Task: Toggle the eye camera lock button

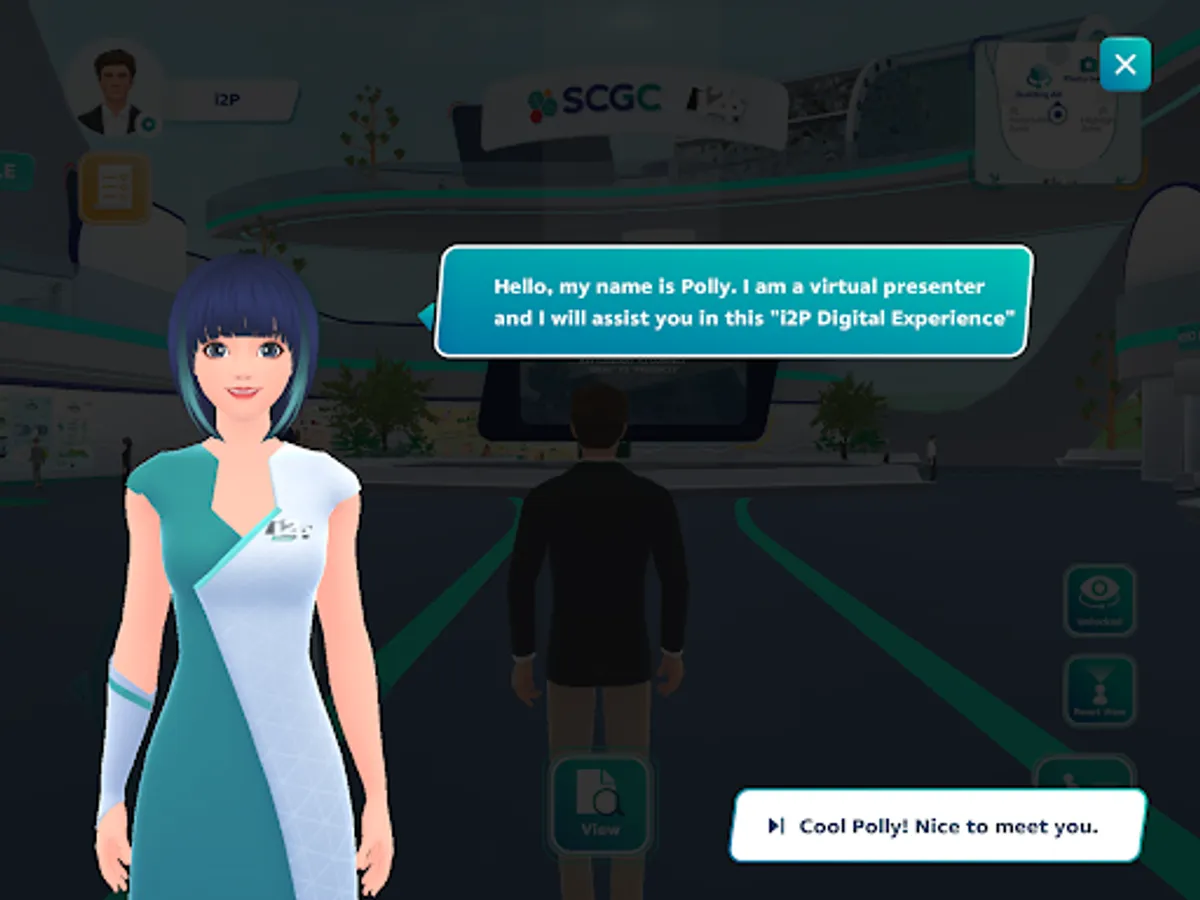Action: (1099, 600)
